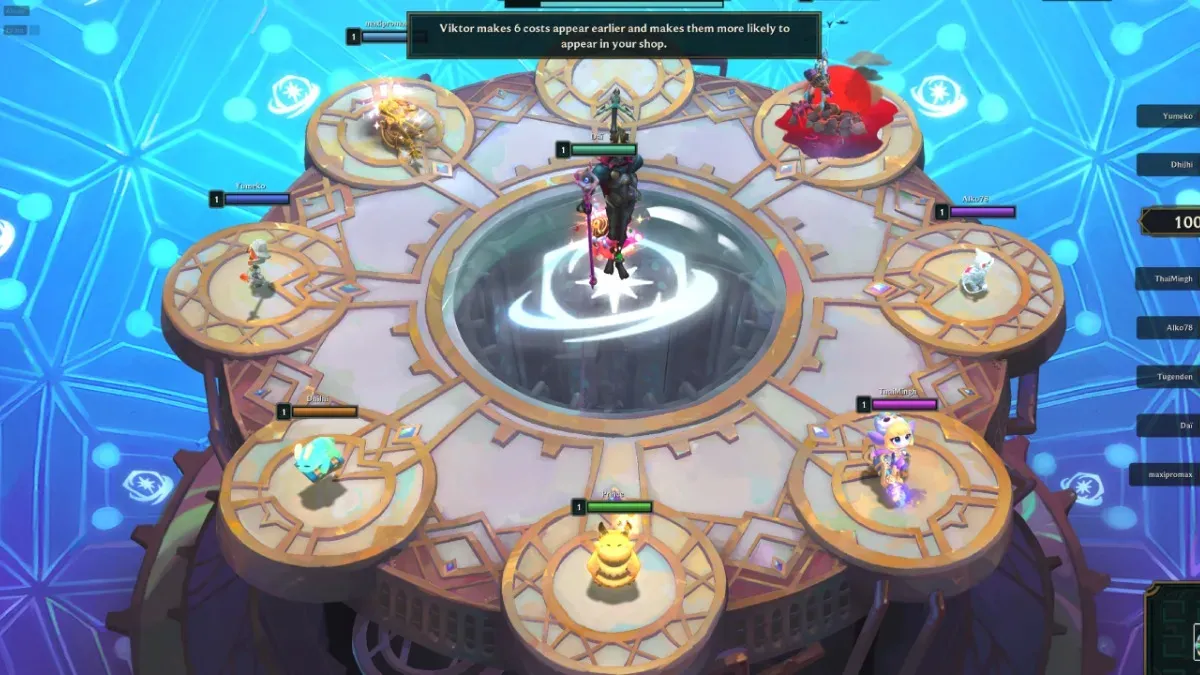Viewport: 1200px width, 675px height.
Task: Choose ThaiMingh in the player list
Action: click(x=1169, y=279)
